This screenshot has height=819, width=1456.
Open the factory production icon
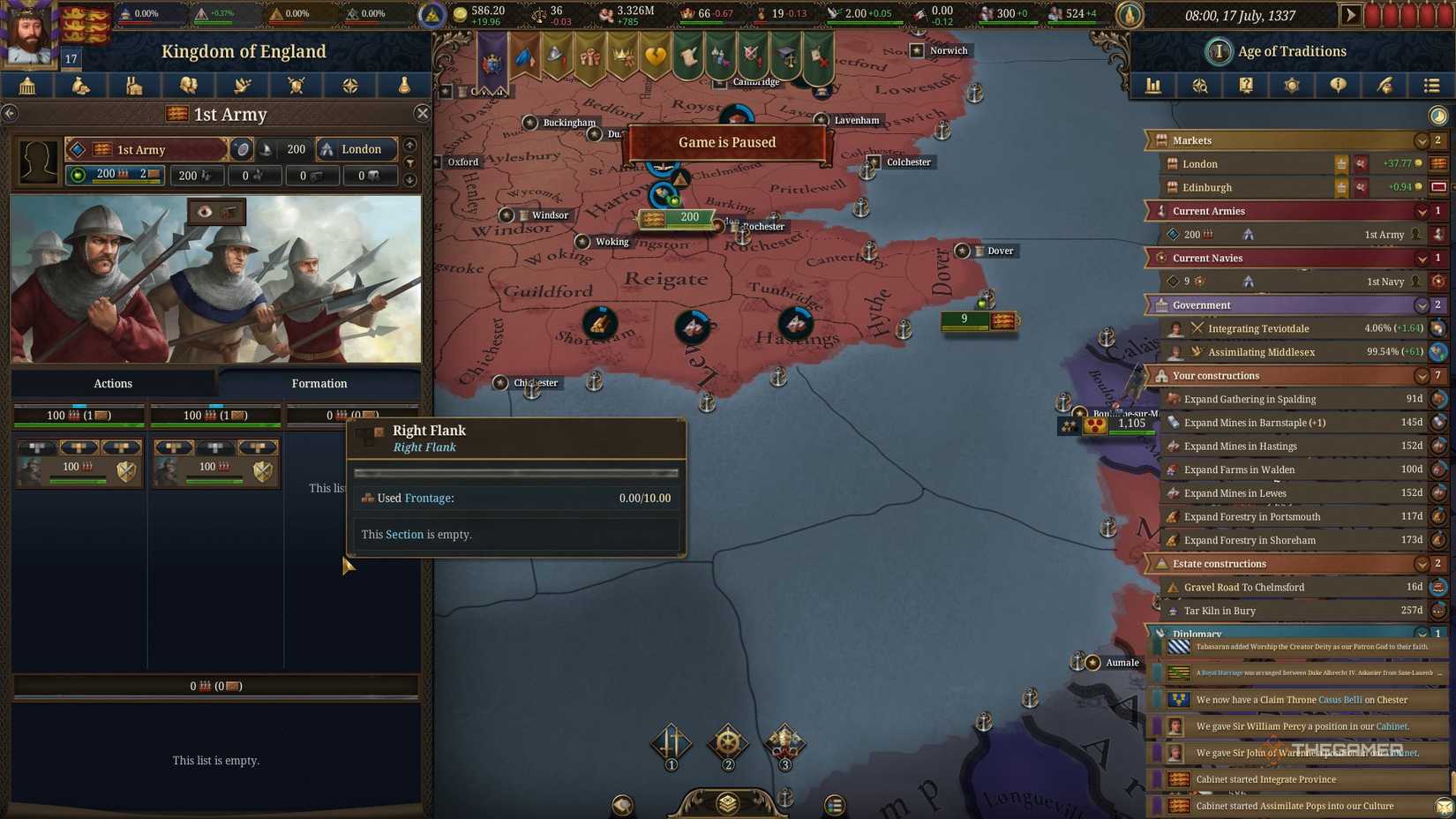coord(134,86)
